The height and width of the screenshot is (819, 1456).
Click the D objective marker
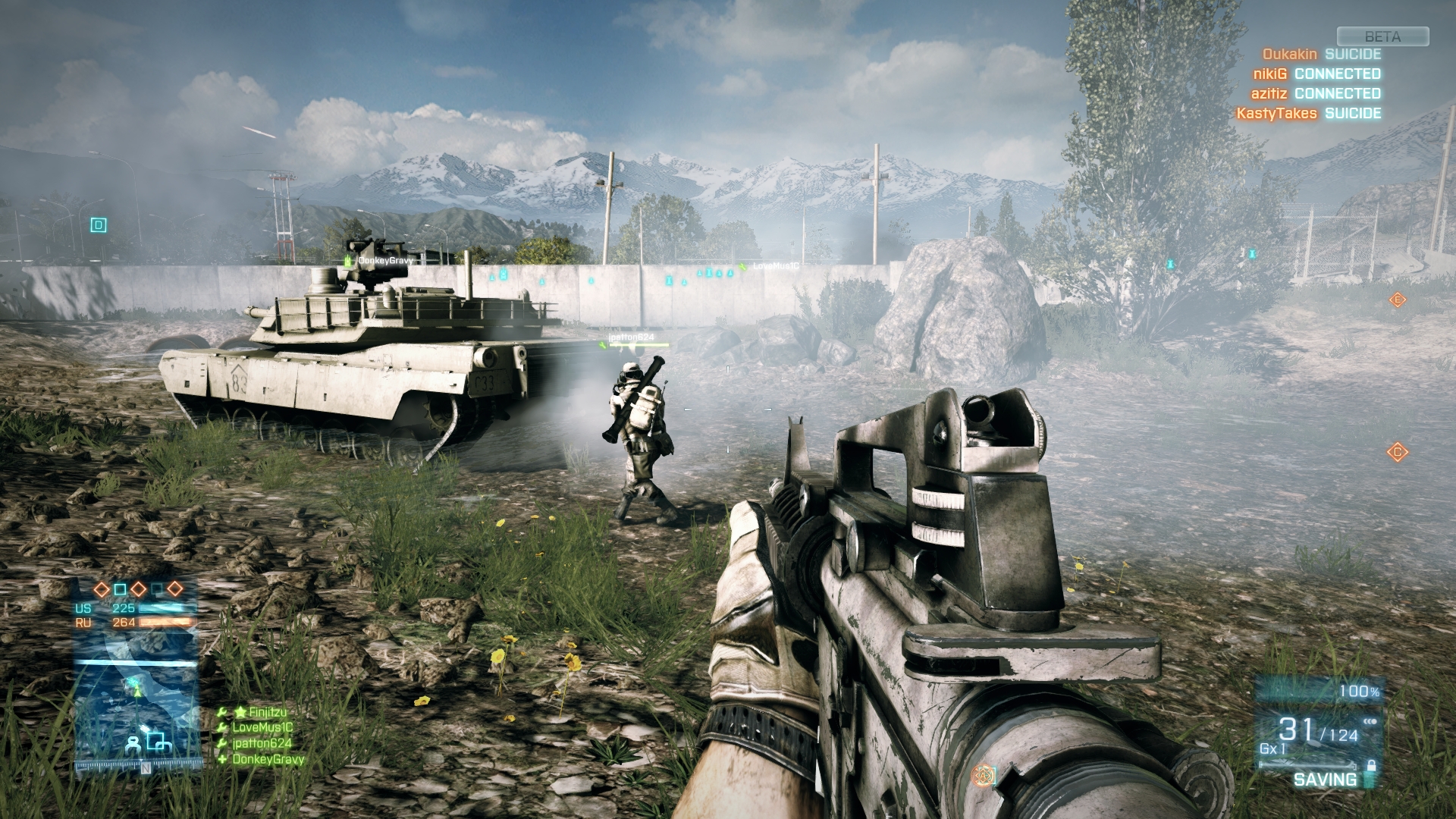[98, 225]
